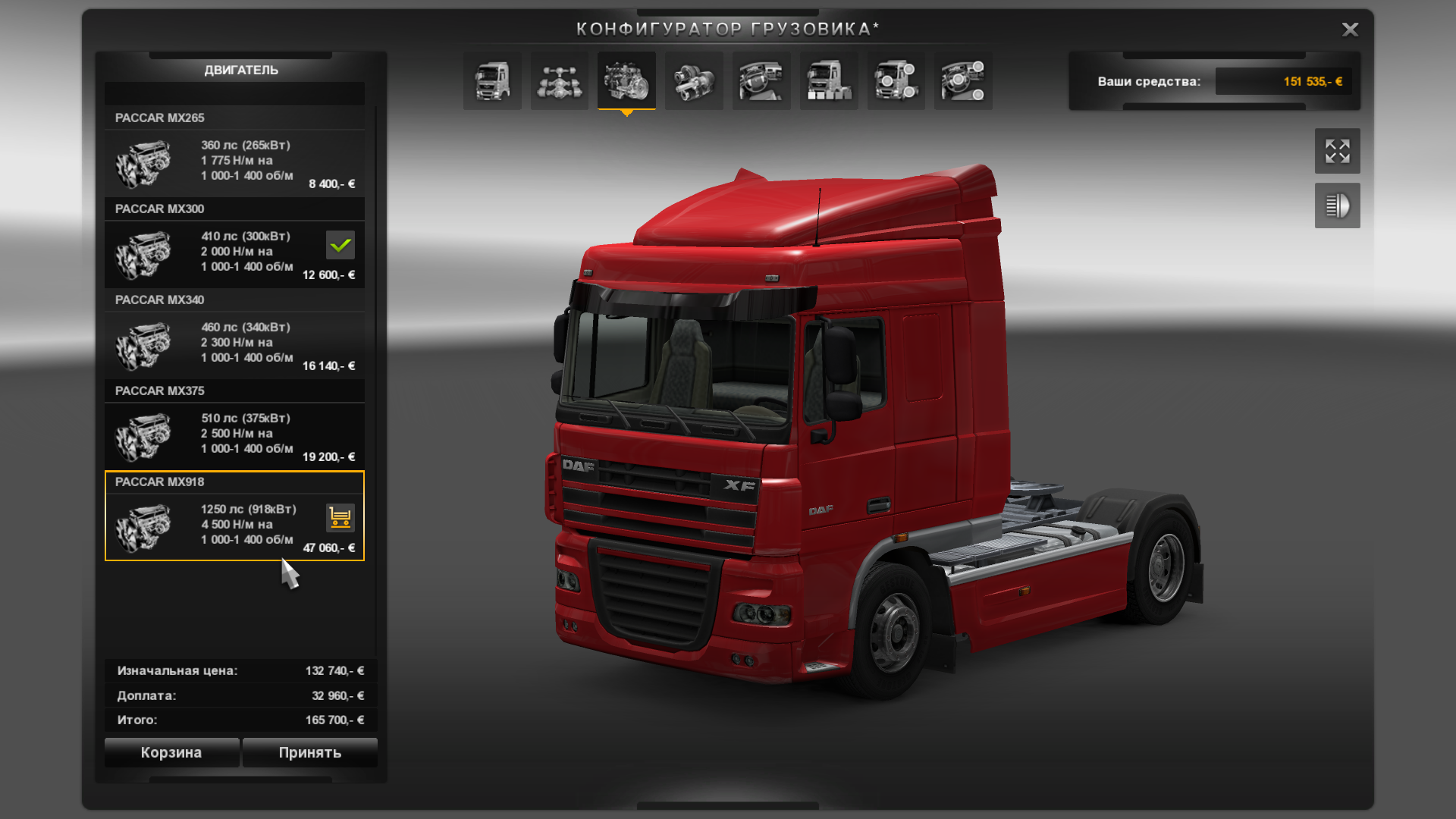Select the PACCAR MX340 engine

pos(227,345)
